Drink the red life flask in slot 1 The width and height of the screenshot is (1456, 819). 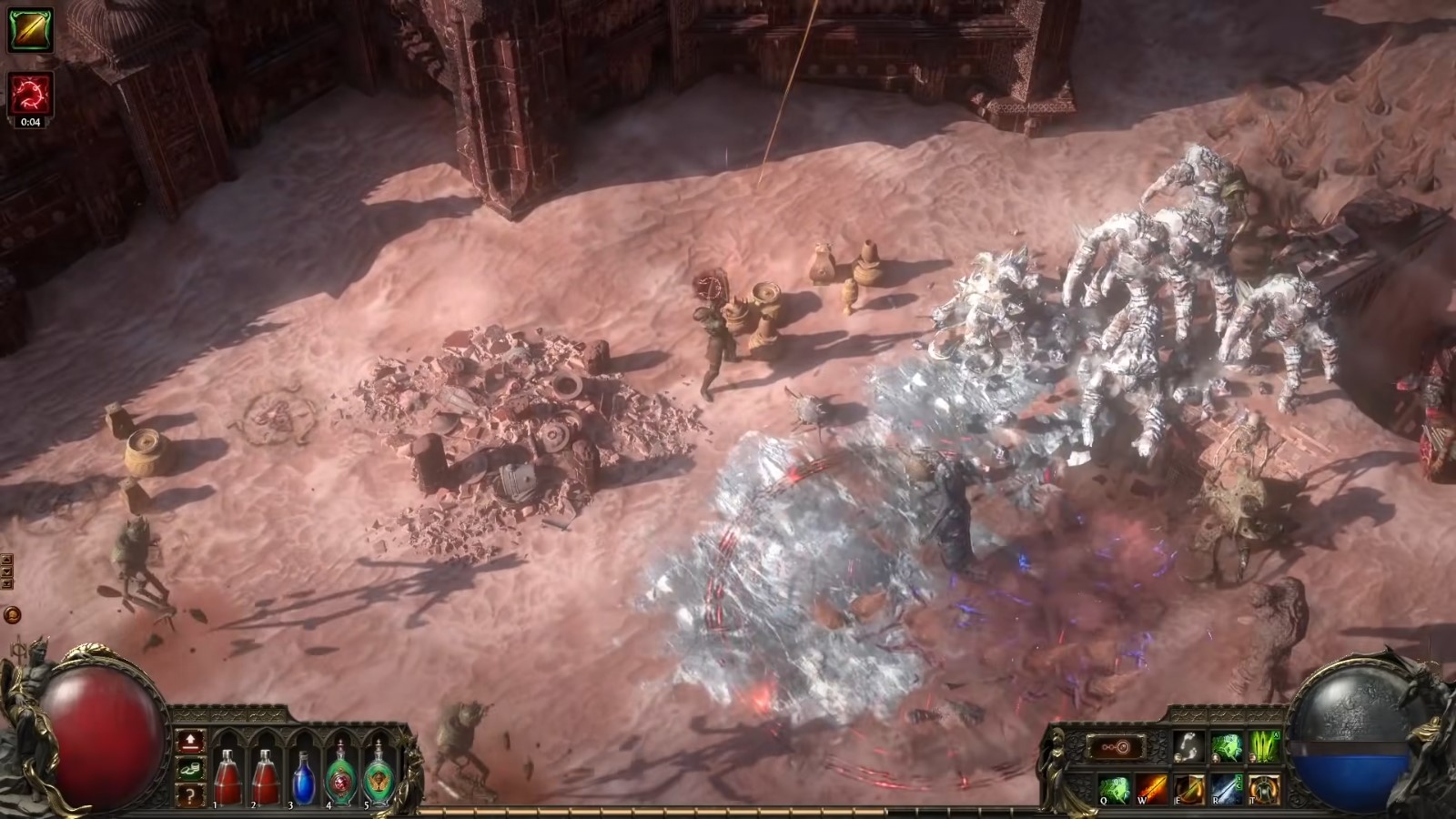[230, 780]
